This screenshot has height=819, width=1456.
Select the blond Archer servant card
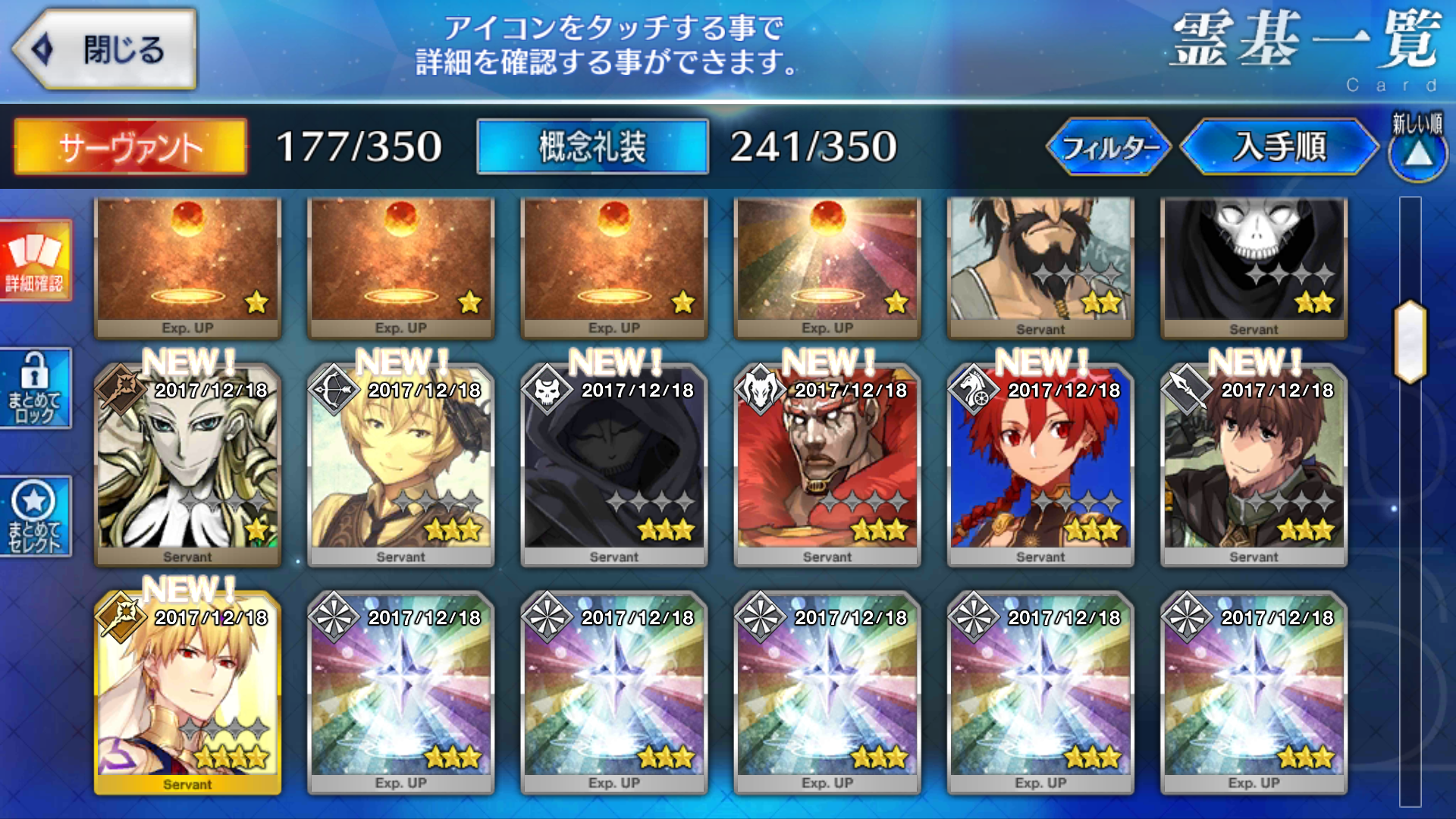(400, 465)
